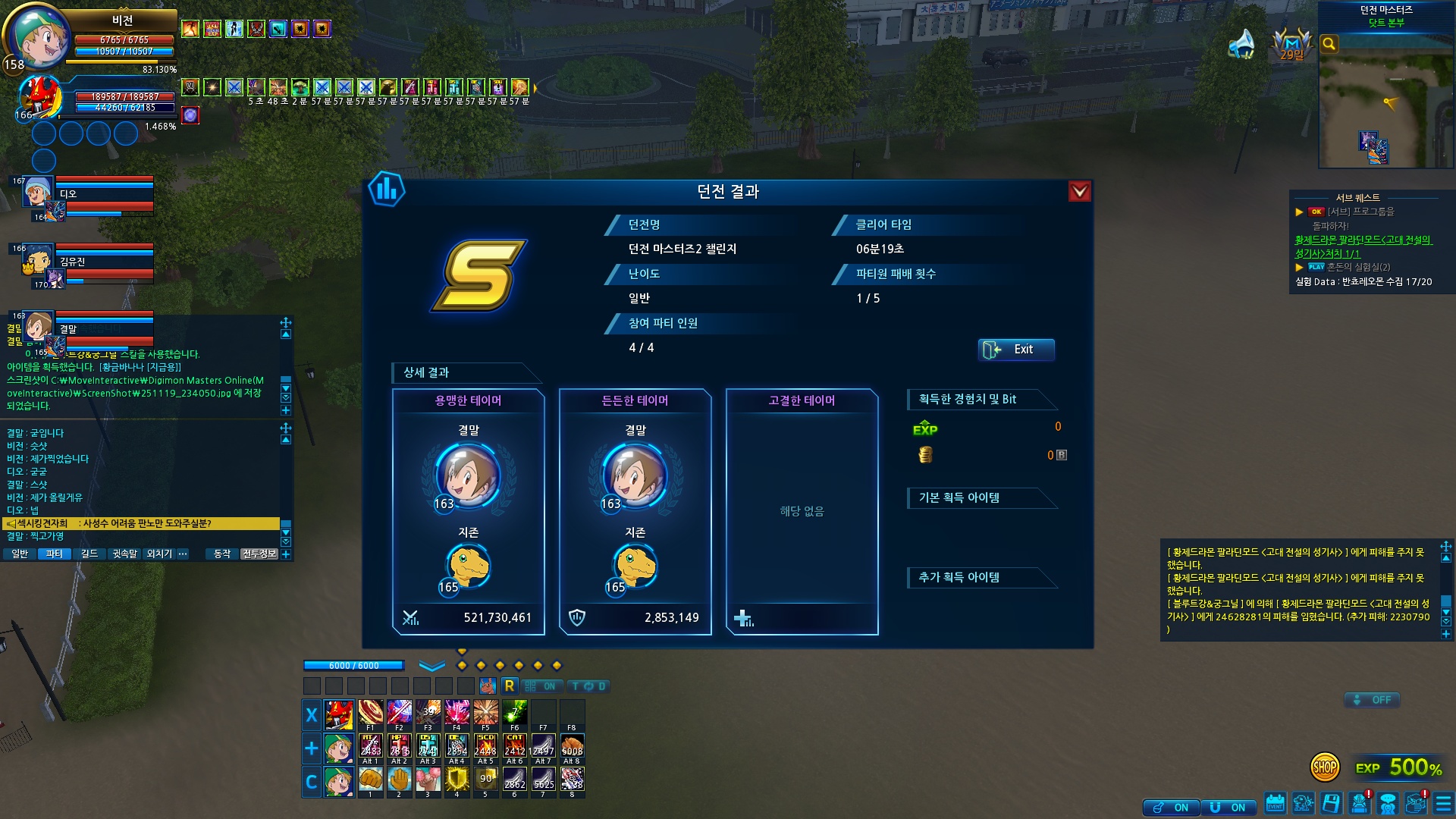This screenshot has height=819, width=1456.
Task: Toggle the magnet auto-loot ON switch
Action: tap(1228, 808)
